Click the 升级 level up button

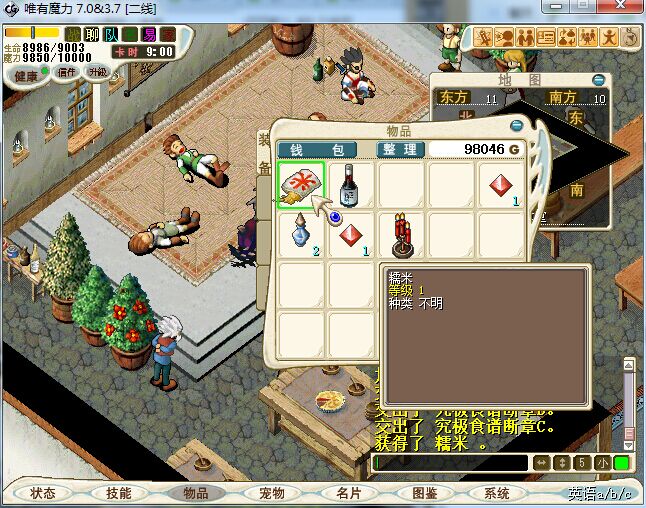[98, 72]
